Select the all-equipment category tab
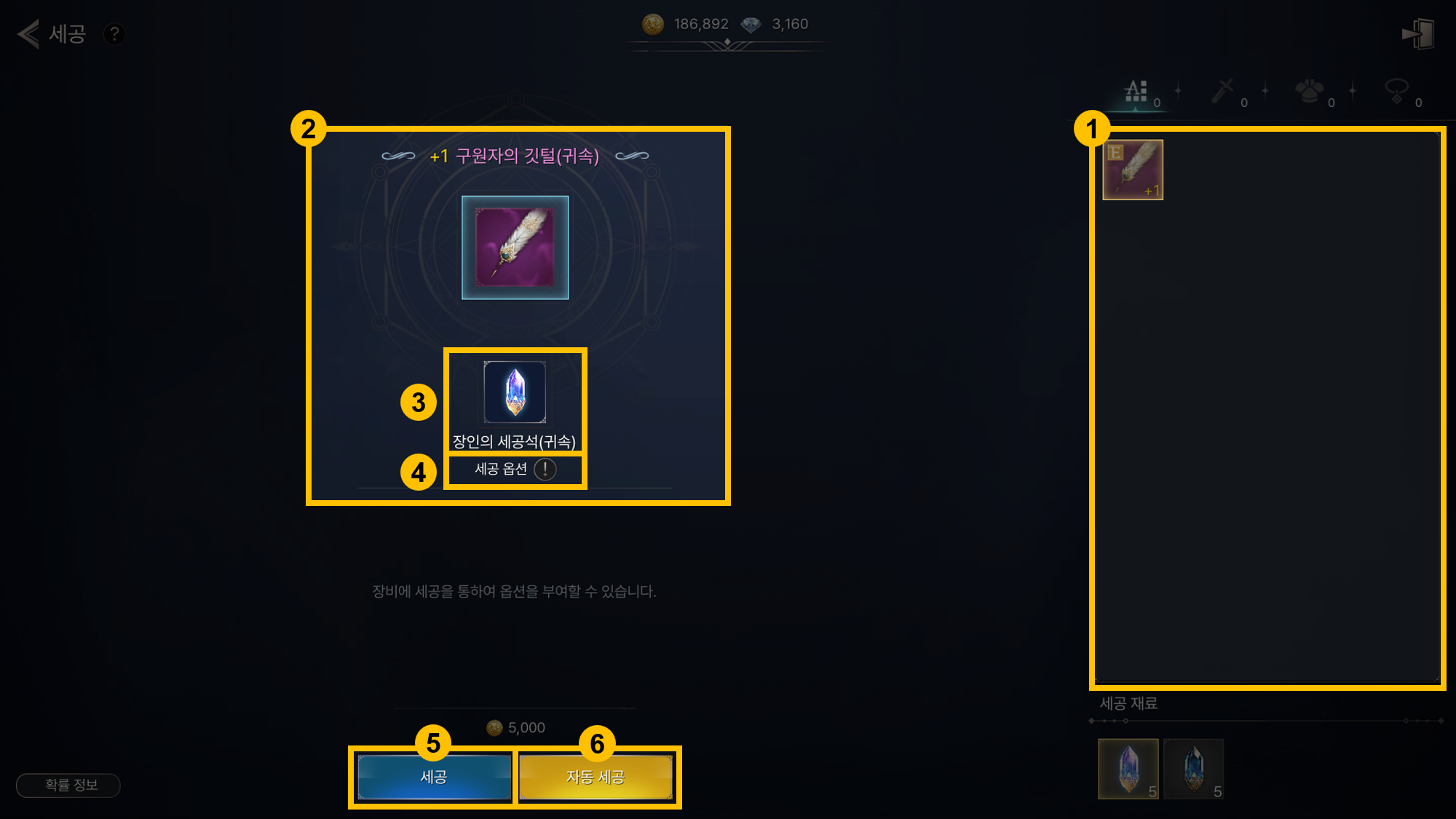Image resolution: width=1456 pixels, height=819 pixels. tap(1136, 92)
